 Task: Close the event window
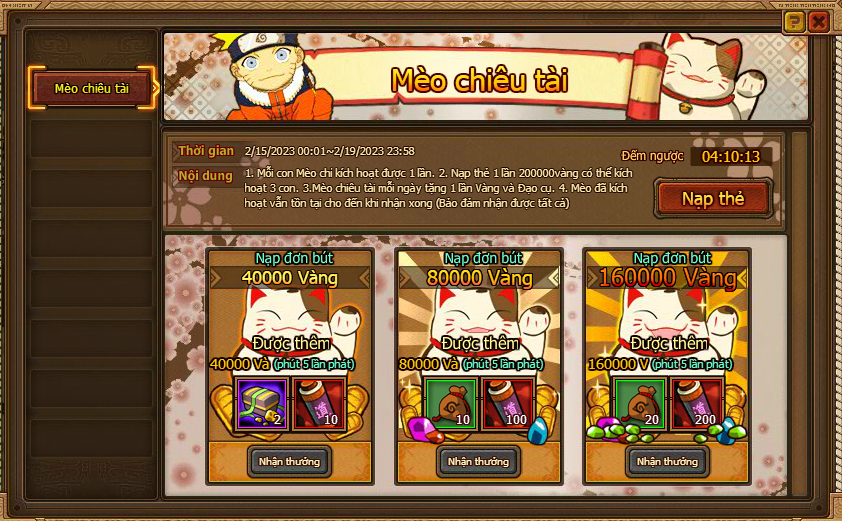820,21
